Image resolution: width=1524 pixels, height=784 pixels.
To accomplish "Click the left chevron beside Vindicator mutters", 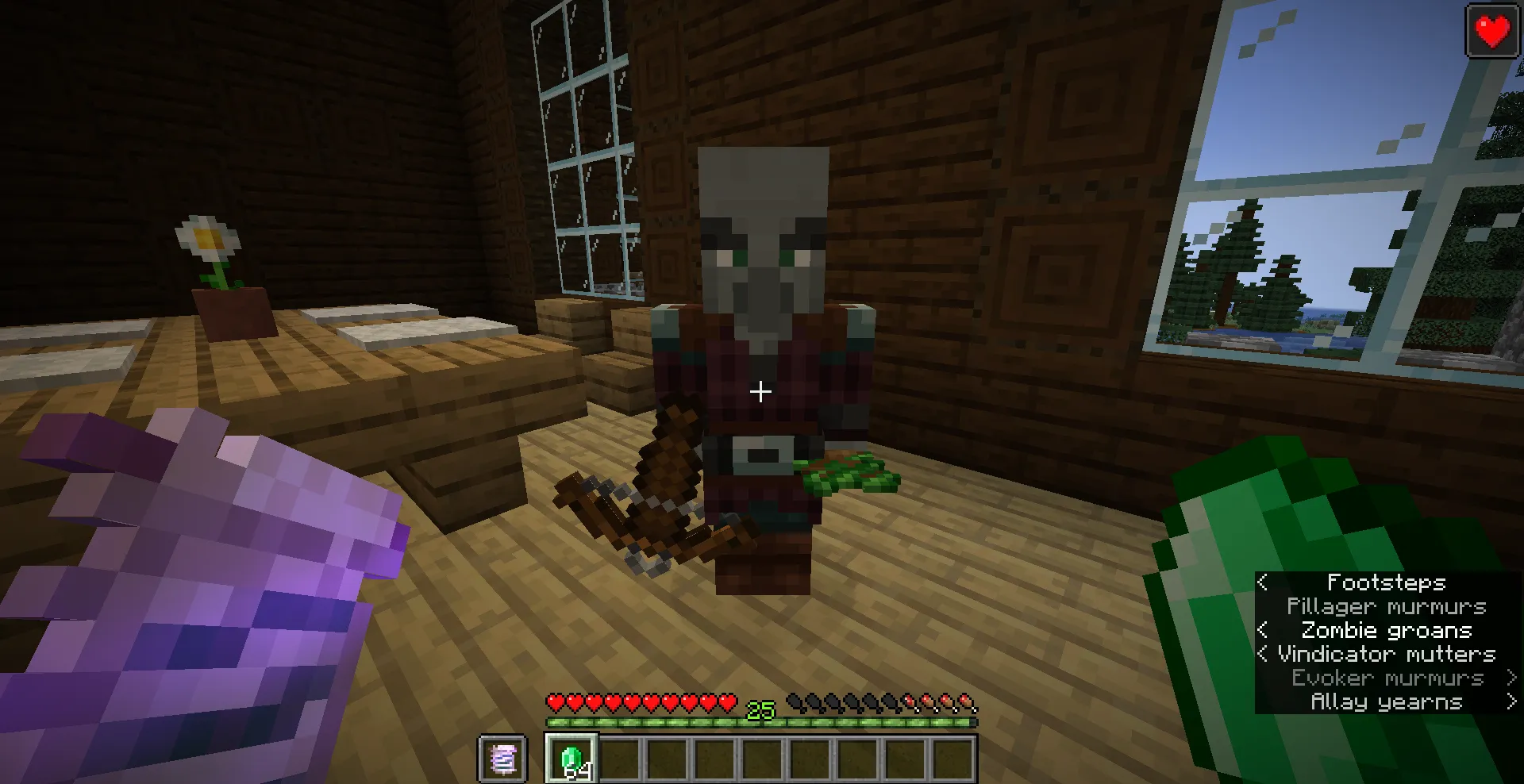I will [1264, 654].
